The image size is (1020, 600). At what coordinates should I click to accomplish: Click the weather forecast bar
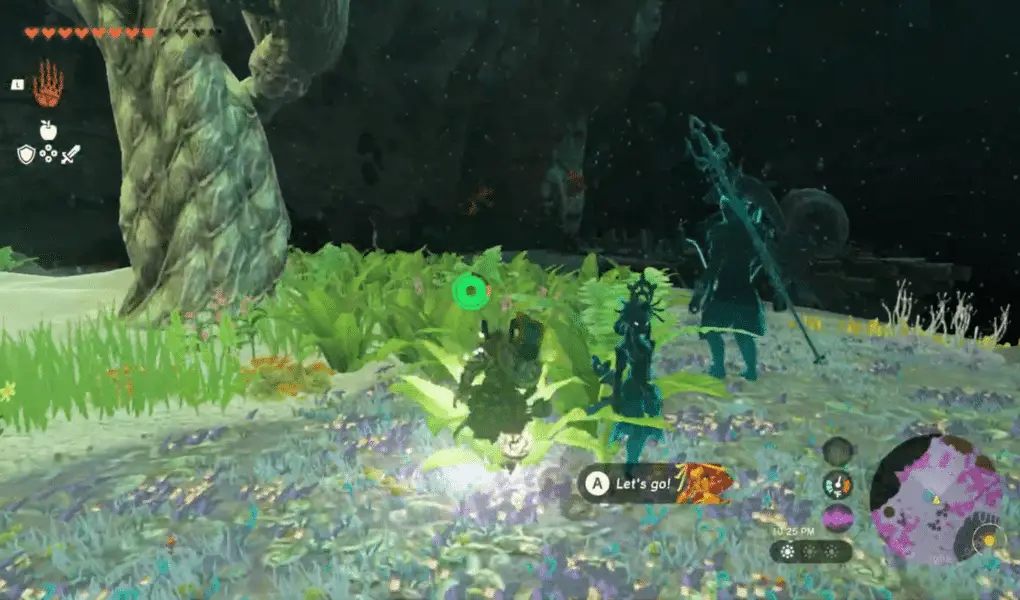pos(811,551)
